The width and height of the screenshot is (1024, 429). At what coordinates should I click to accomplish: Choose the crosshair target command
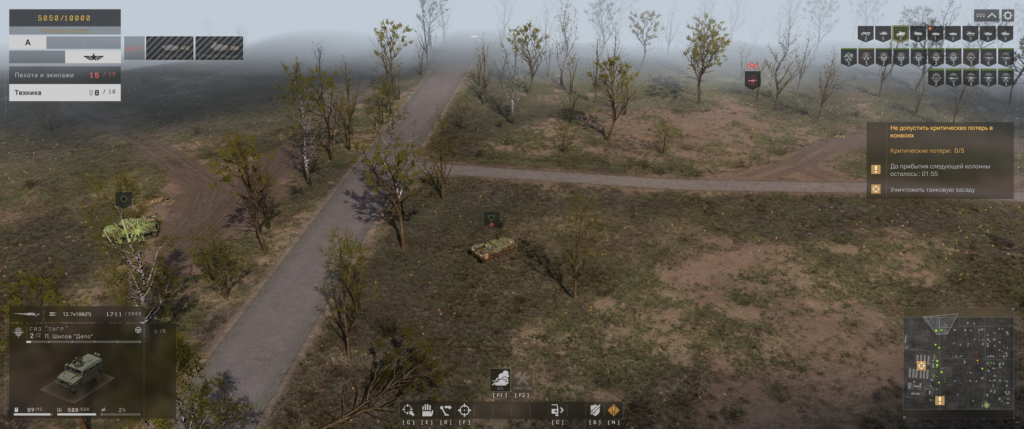tap(465, 409)
